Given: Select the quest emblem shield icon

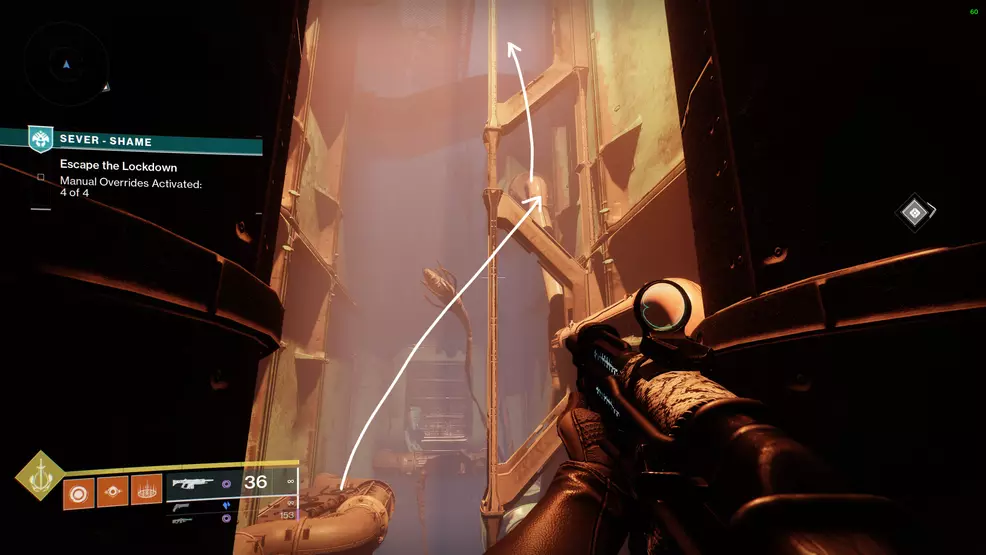Looking at the screenshot, I should [x=41, y=139].
